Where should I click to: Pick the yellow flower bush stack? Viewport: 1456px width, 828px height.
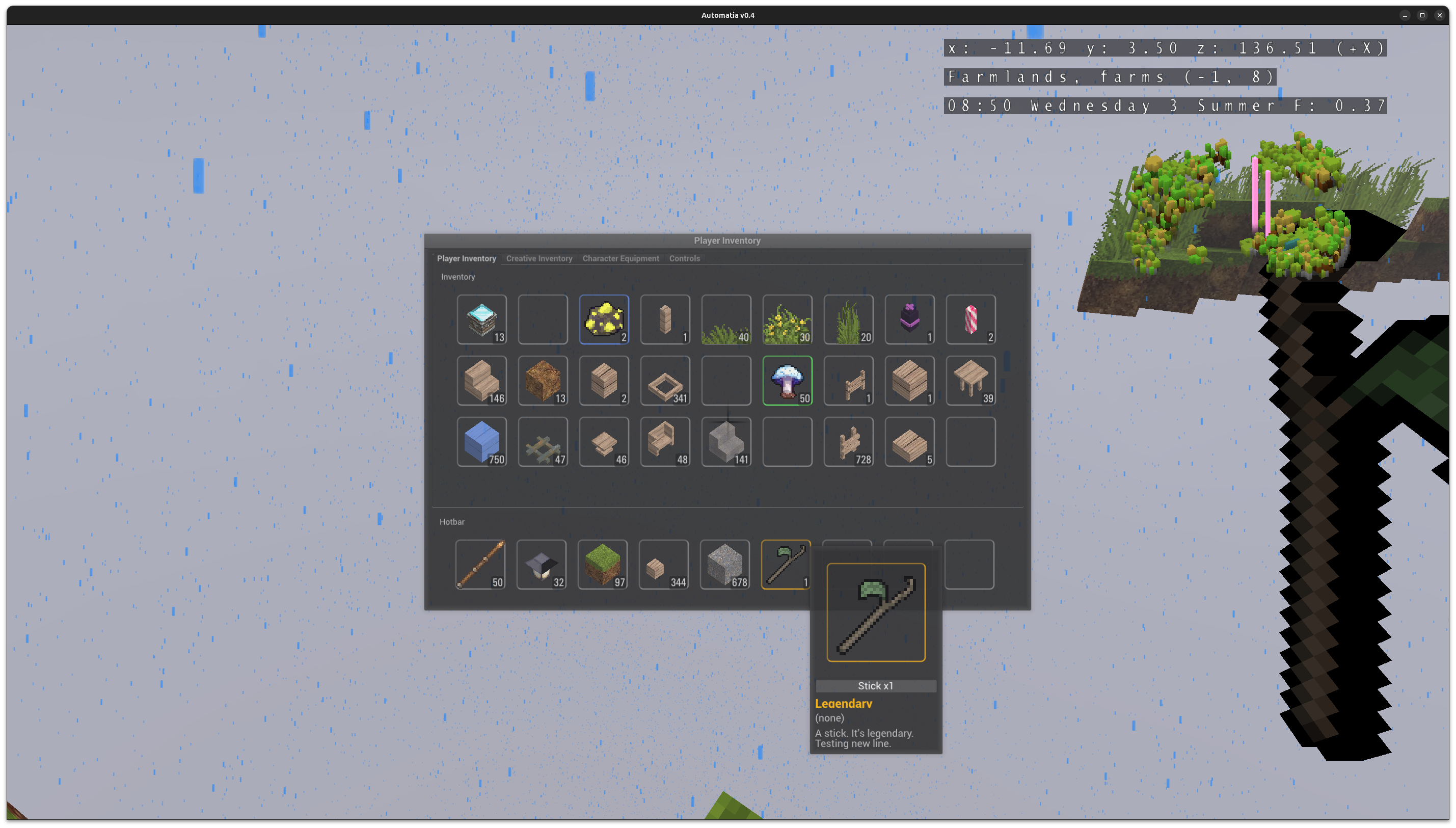pos(787,319)
